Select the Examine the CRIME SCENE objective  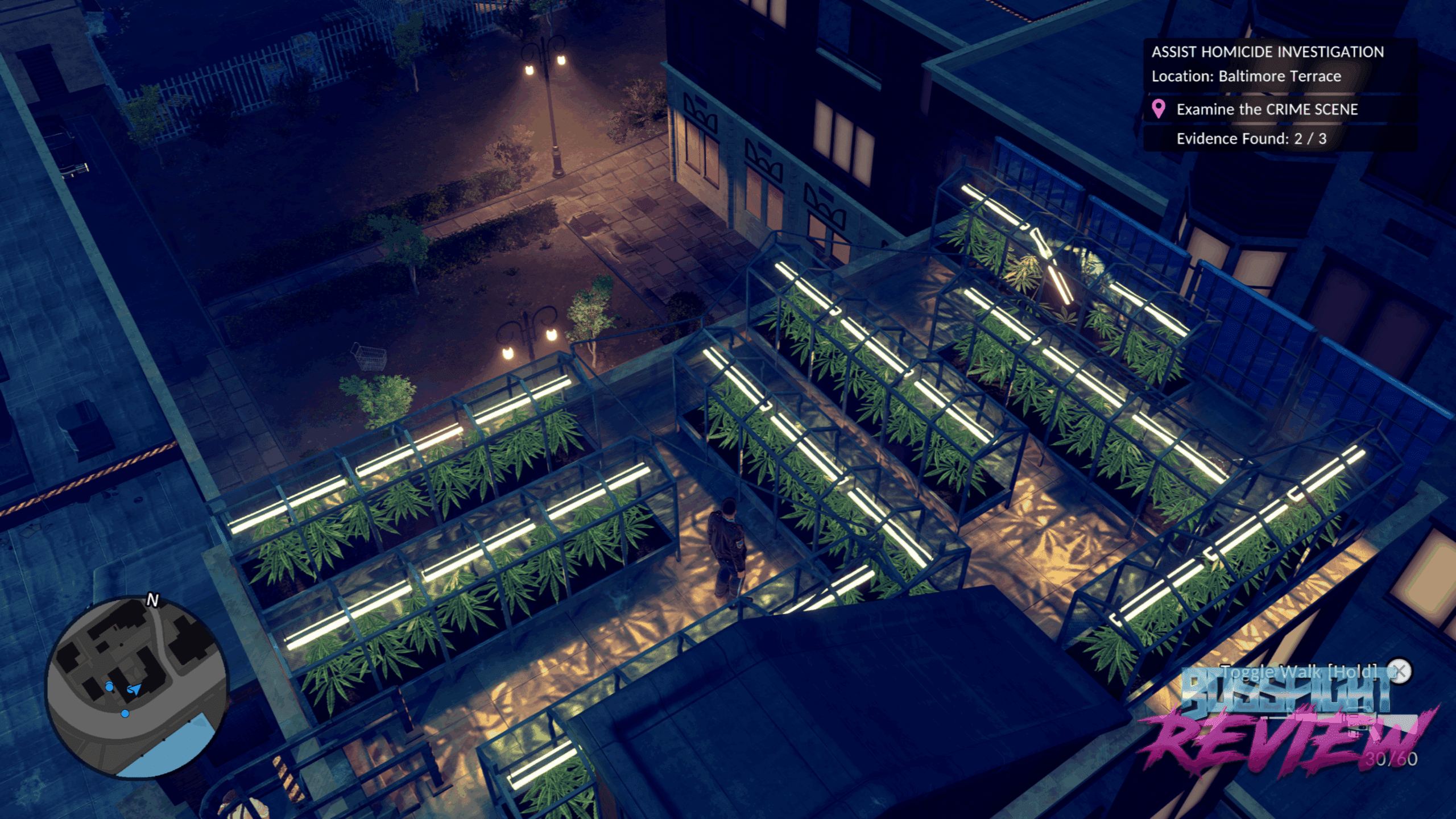tap(1267, 109)
